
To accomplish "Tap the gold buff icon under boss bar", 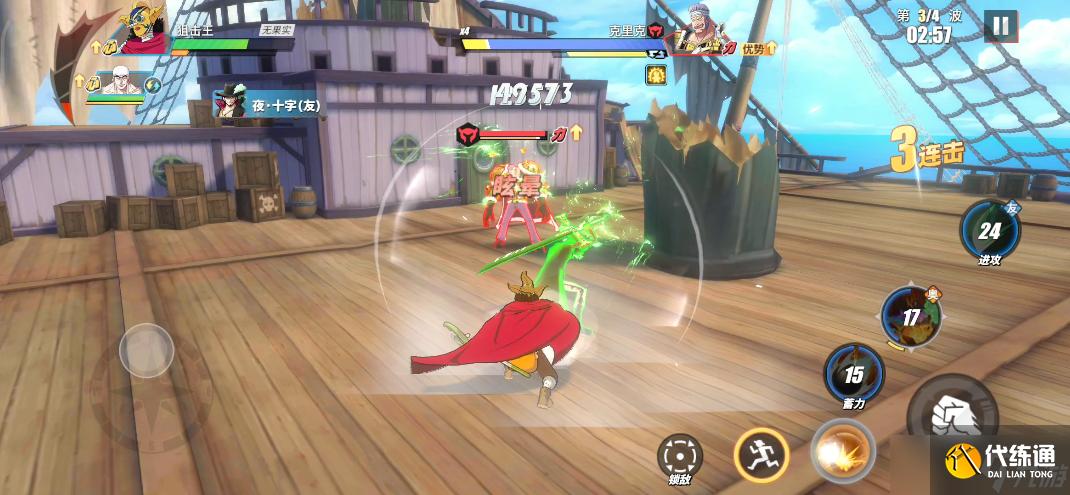I will click(x=656, y=74).
